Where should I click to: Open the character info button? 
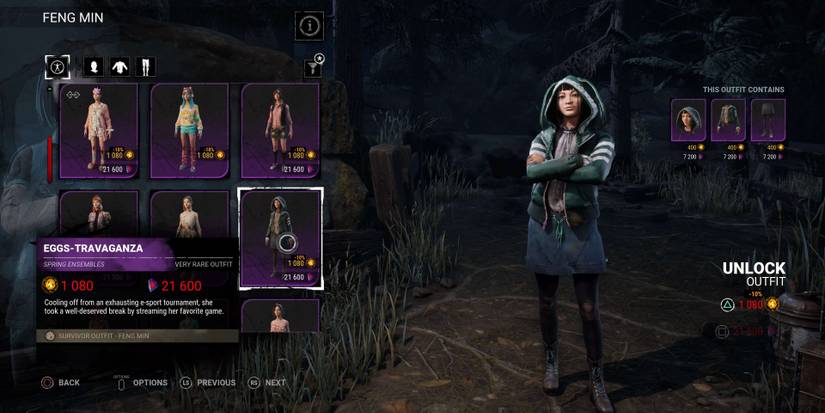point(309,26)
